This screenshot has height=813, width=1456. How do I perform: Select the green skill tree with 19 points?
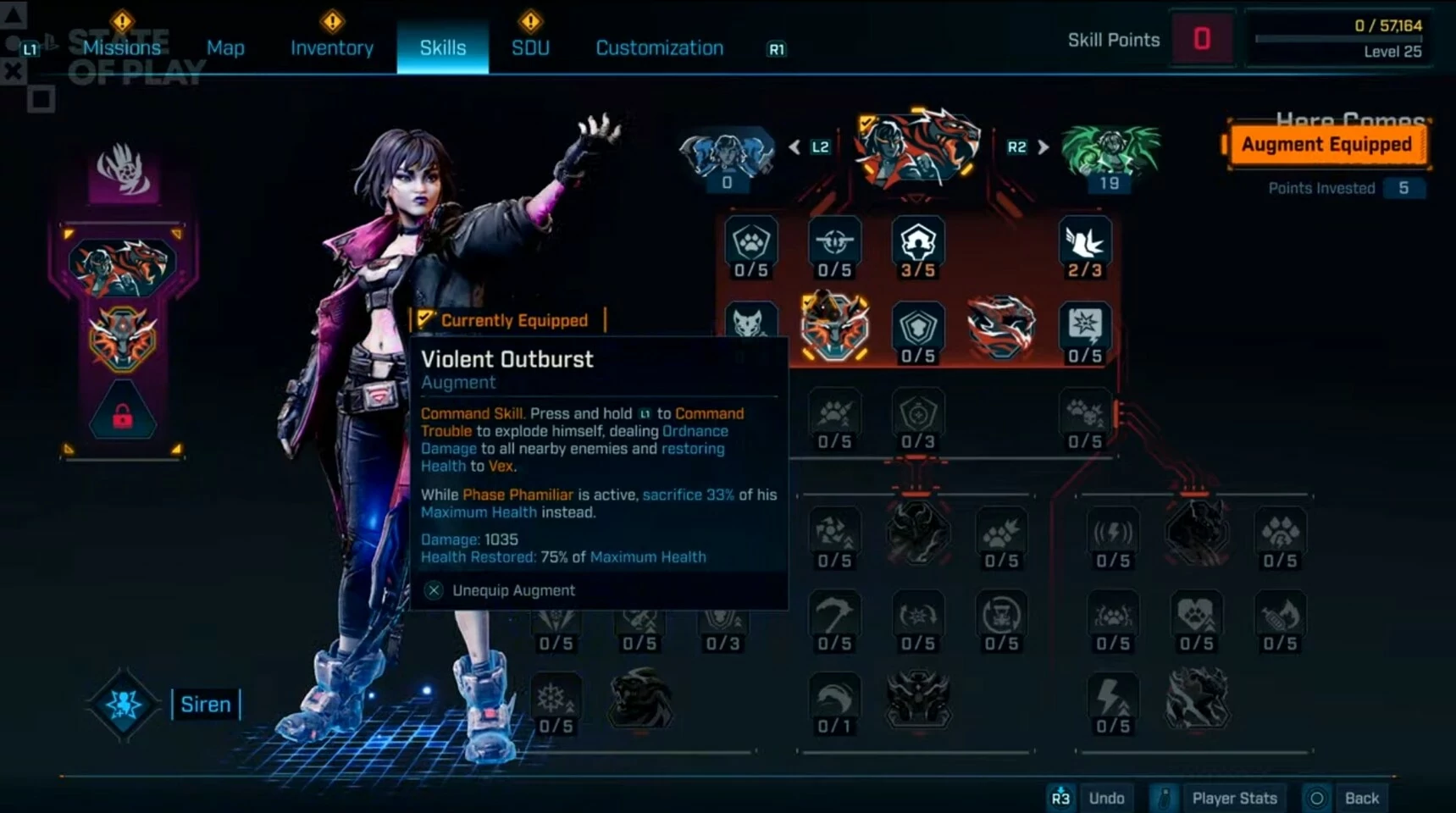click(x=1110, y=152)
